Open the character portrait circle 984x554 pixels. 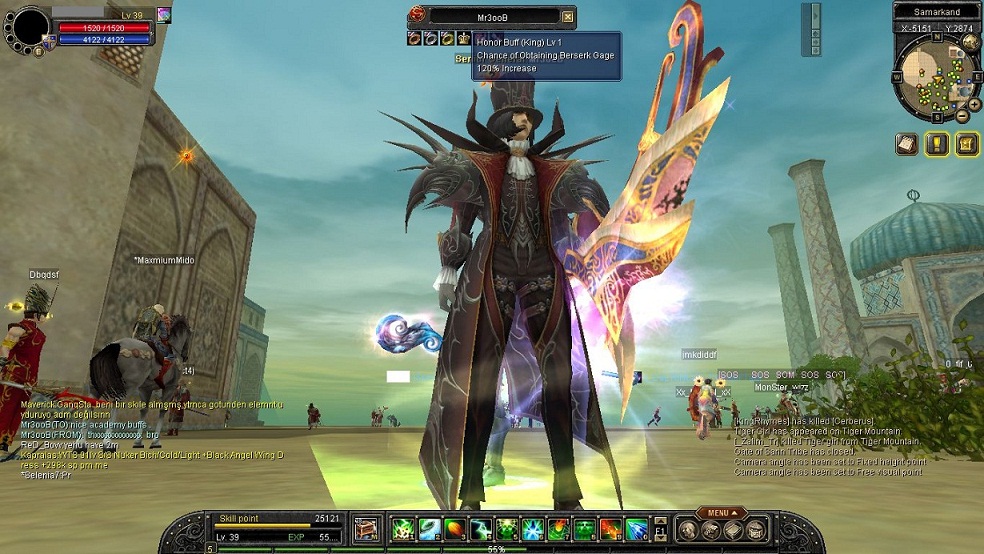click(x=27, y=27)
